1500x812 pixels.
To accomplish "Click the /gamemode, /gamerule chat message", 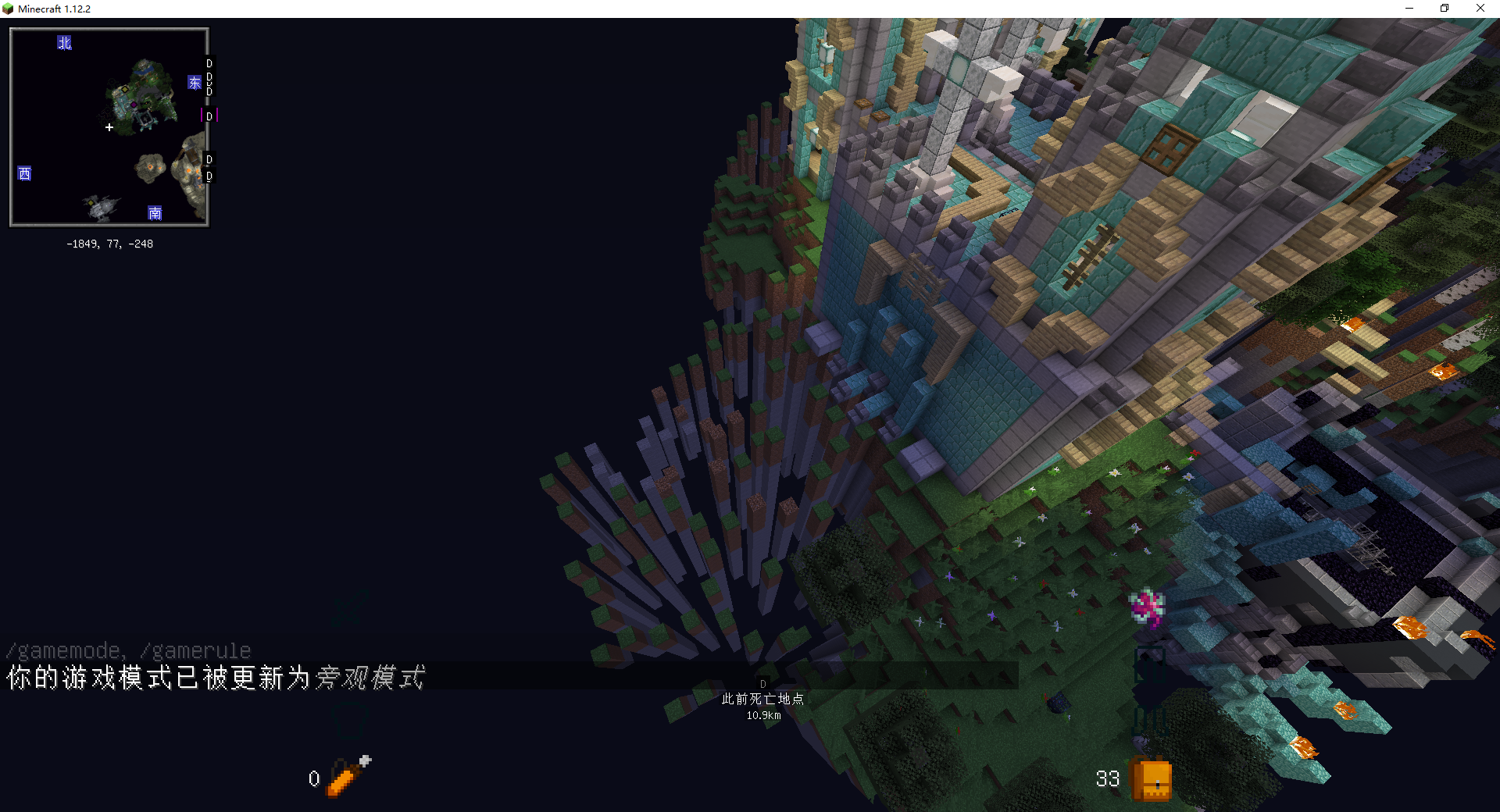I will [127, 650].
